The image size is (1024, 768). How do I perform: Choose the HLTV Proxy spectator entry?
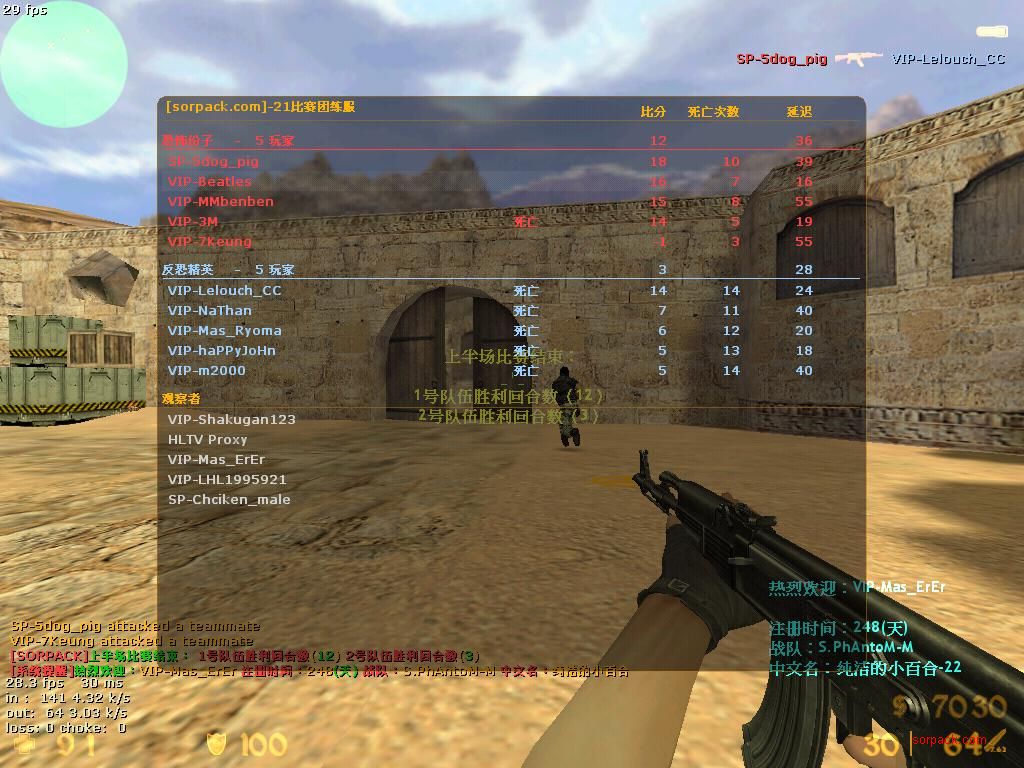click(207, 439)
